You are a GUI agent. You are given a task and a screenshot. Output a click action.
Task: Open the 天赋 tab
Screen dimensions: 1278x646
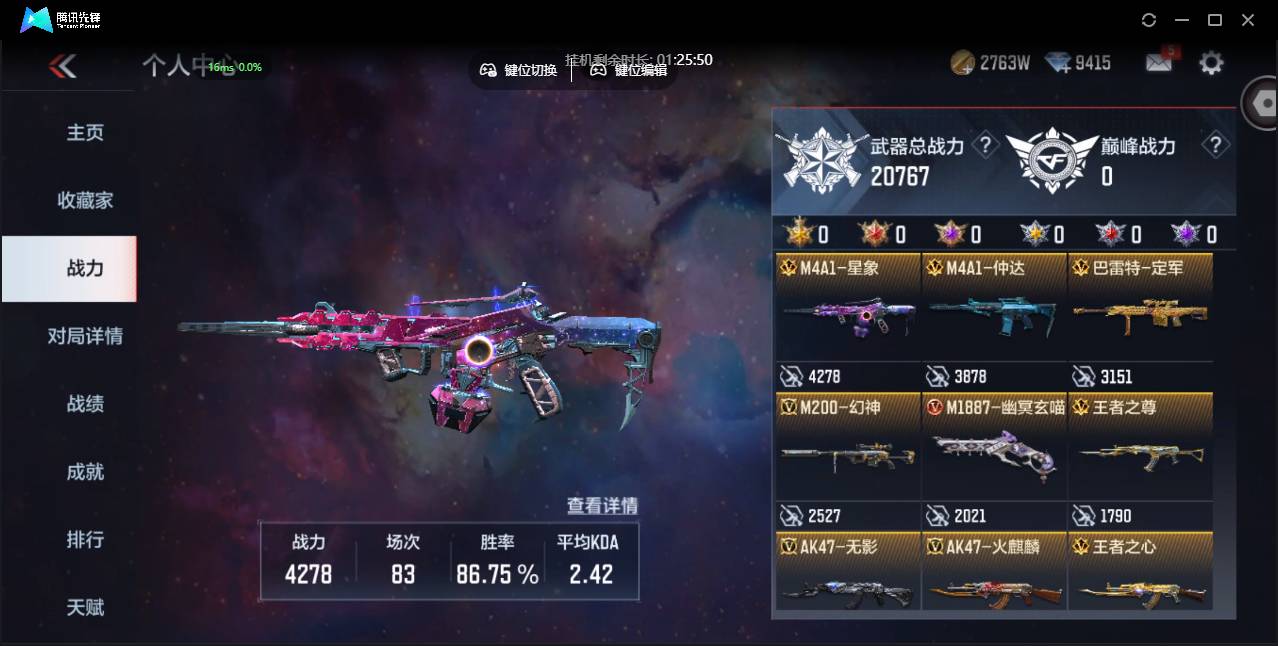85,607
